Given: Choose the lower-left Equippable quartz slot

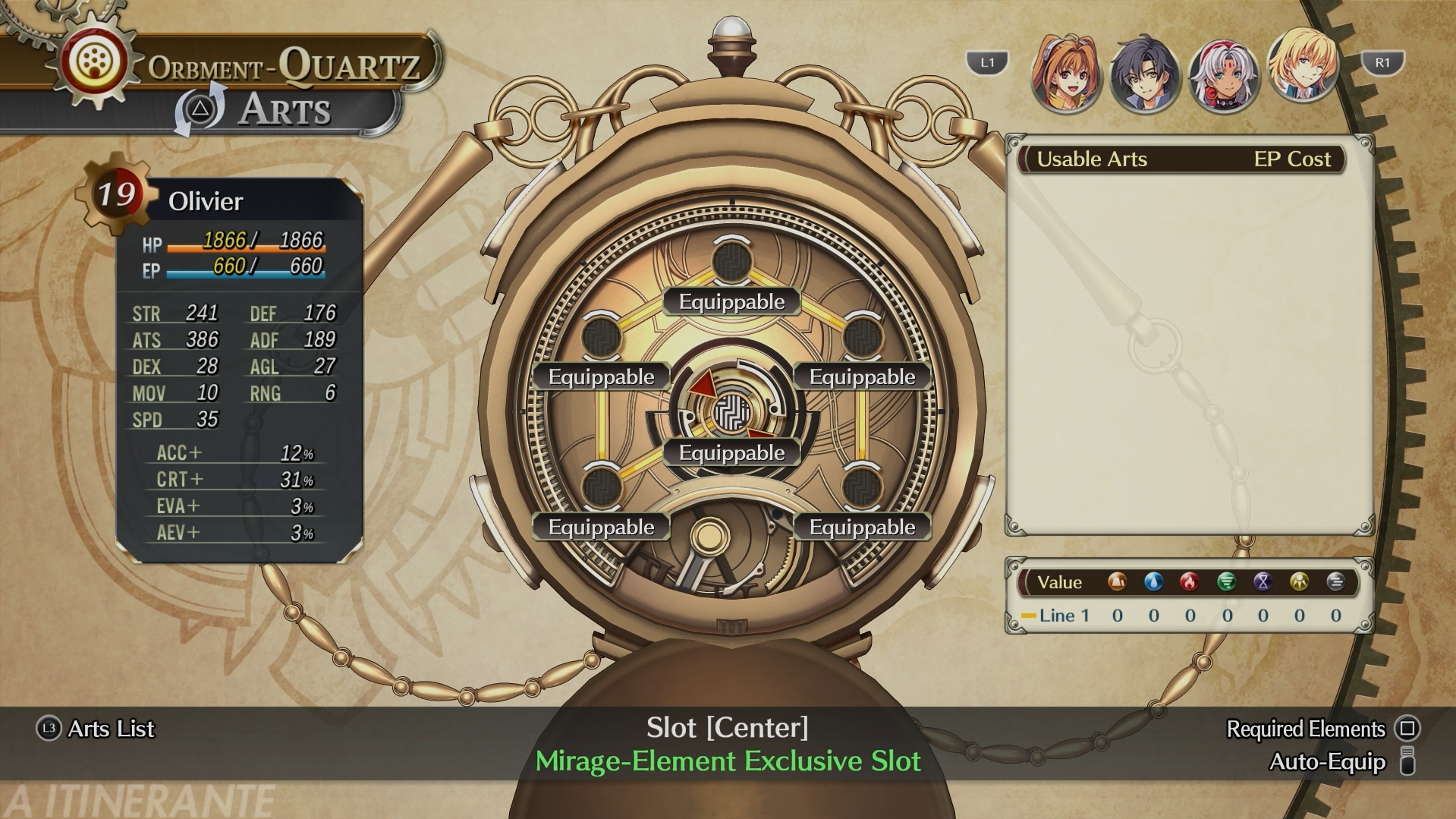Looking at the screenshot, I should 601,487.
